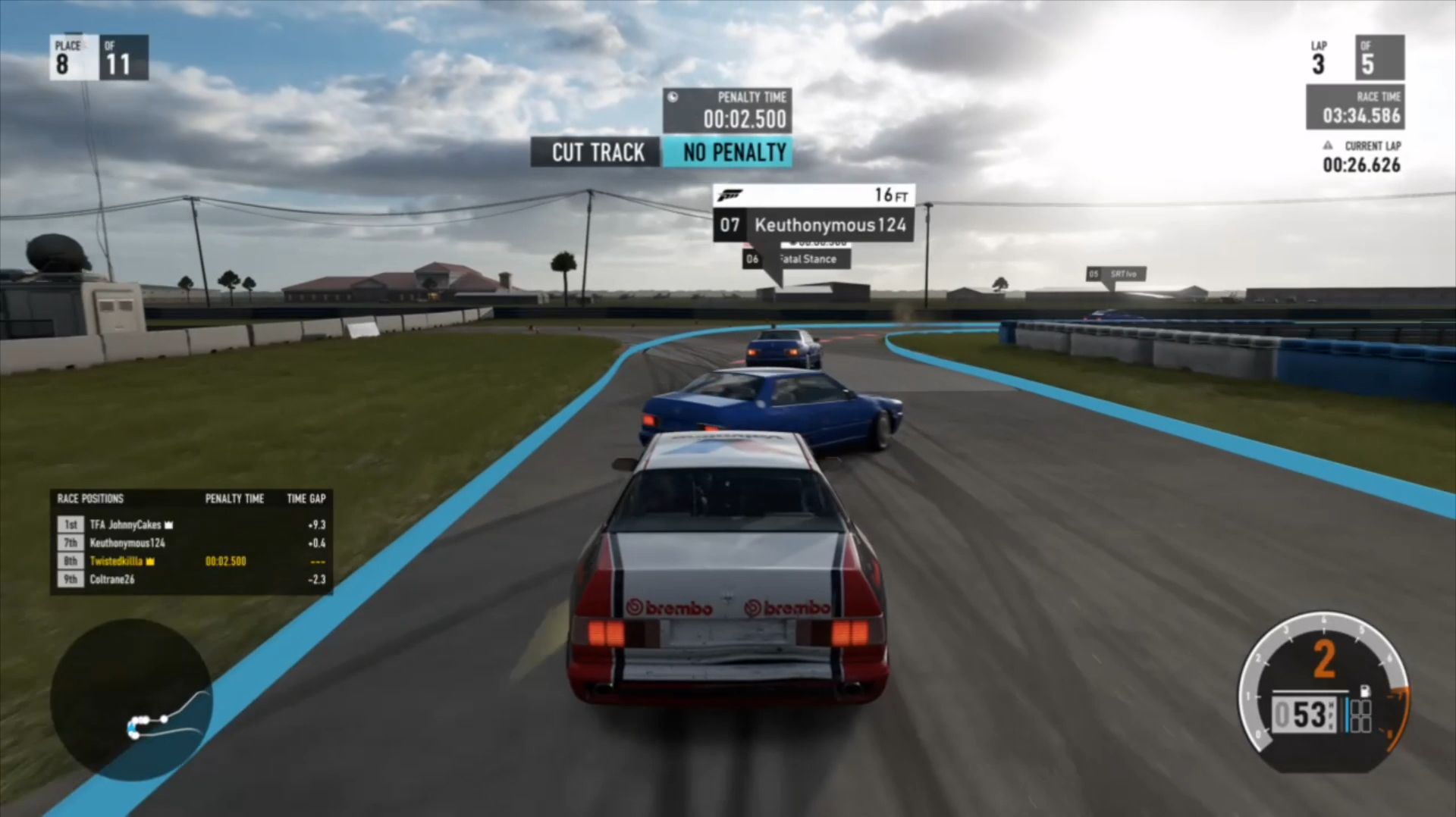Choose the 7th place Keuthonymous124 leaderboard row
The image size is (1456, 817).
(190, 543)
